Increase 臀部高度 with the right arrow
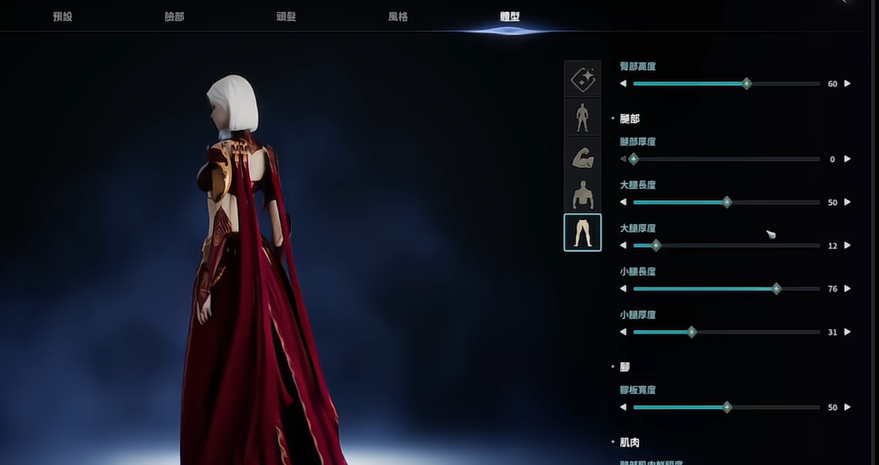The height and width of the screenshot is (465, 879). click(848, 84)
